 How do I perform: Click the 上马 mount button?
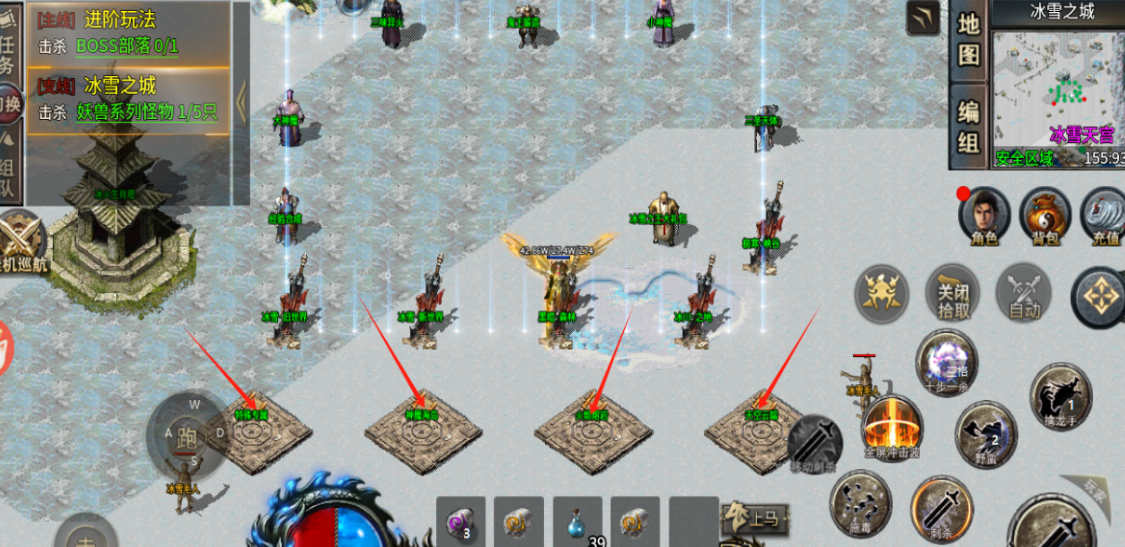point(752,517)
